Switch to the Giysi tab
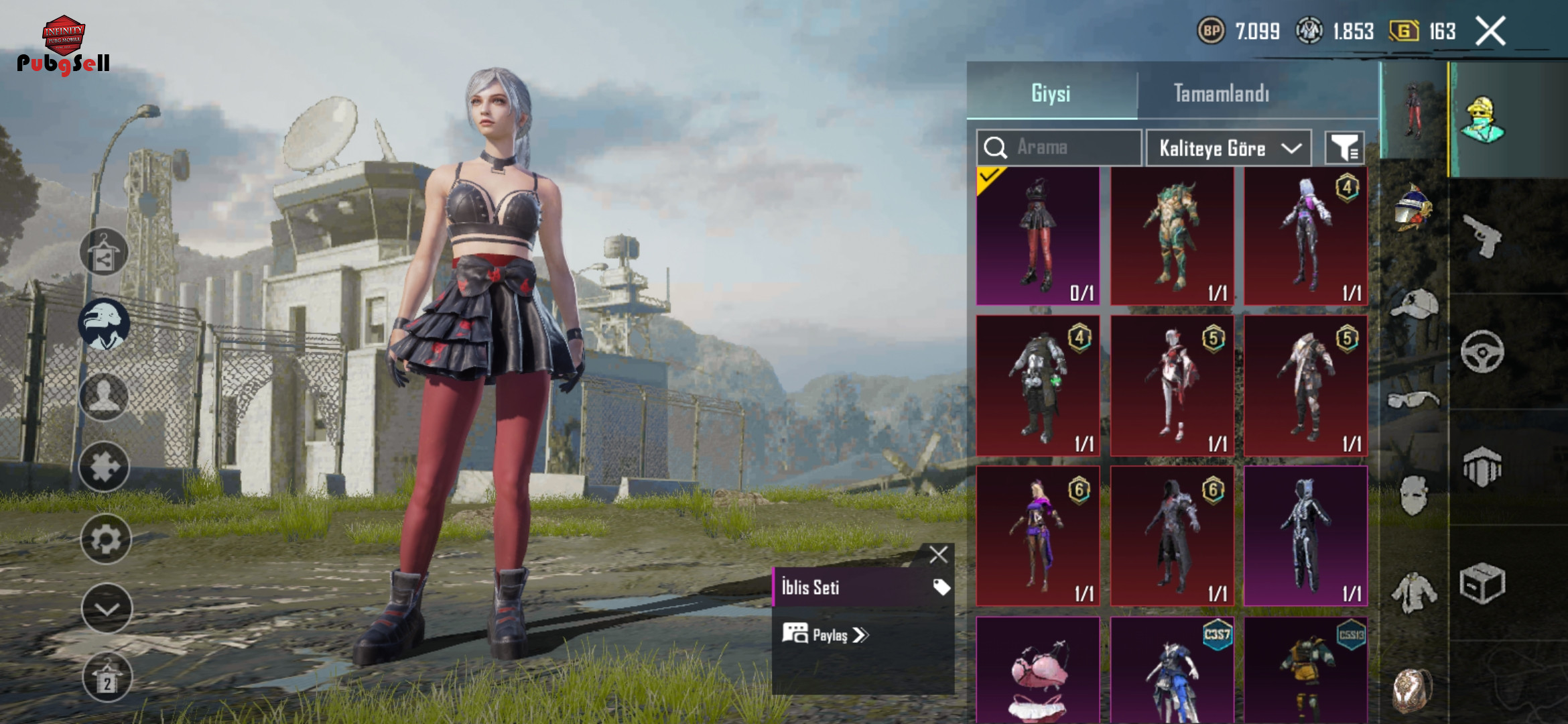Viewport: 1568px width, 724px height. [1051, 93]
